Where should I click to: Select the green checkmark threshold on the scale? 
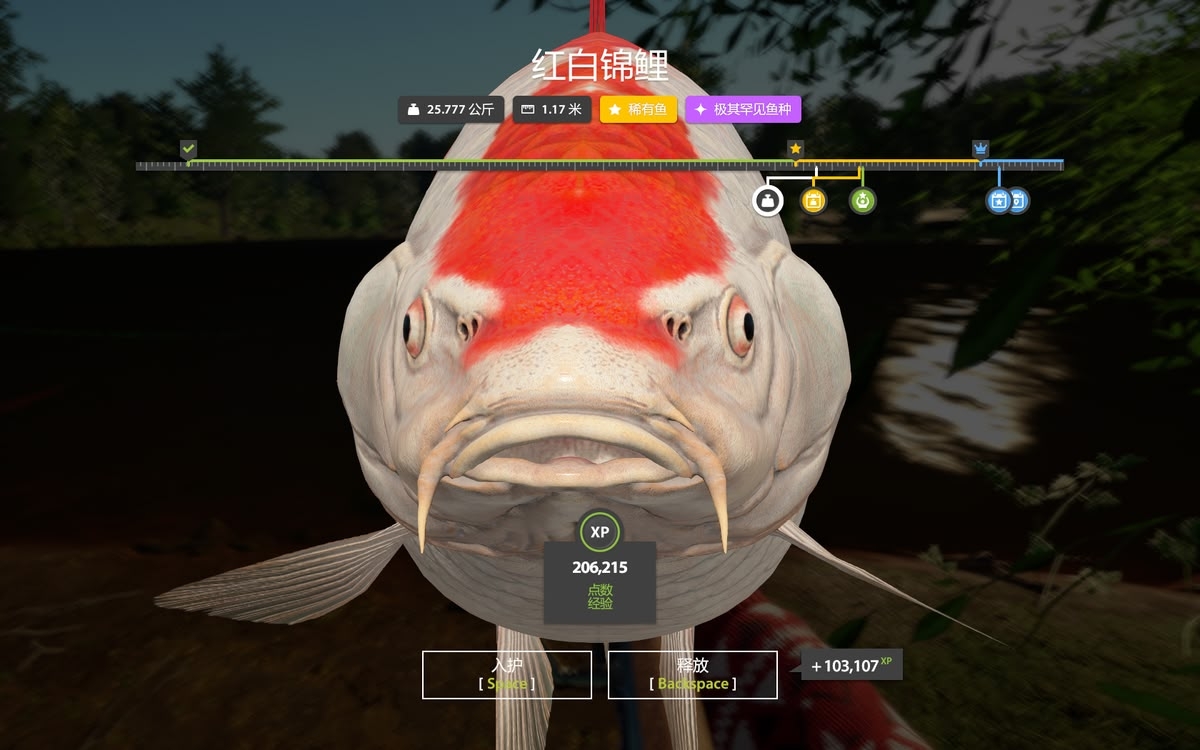[x=188, y=148]
